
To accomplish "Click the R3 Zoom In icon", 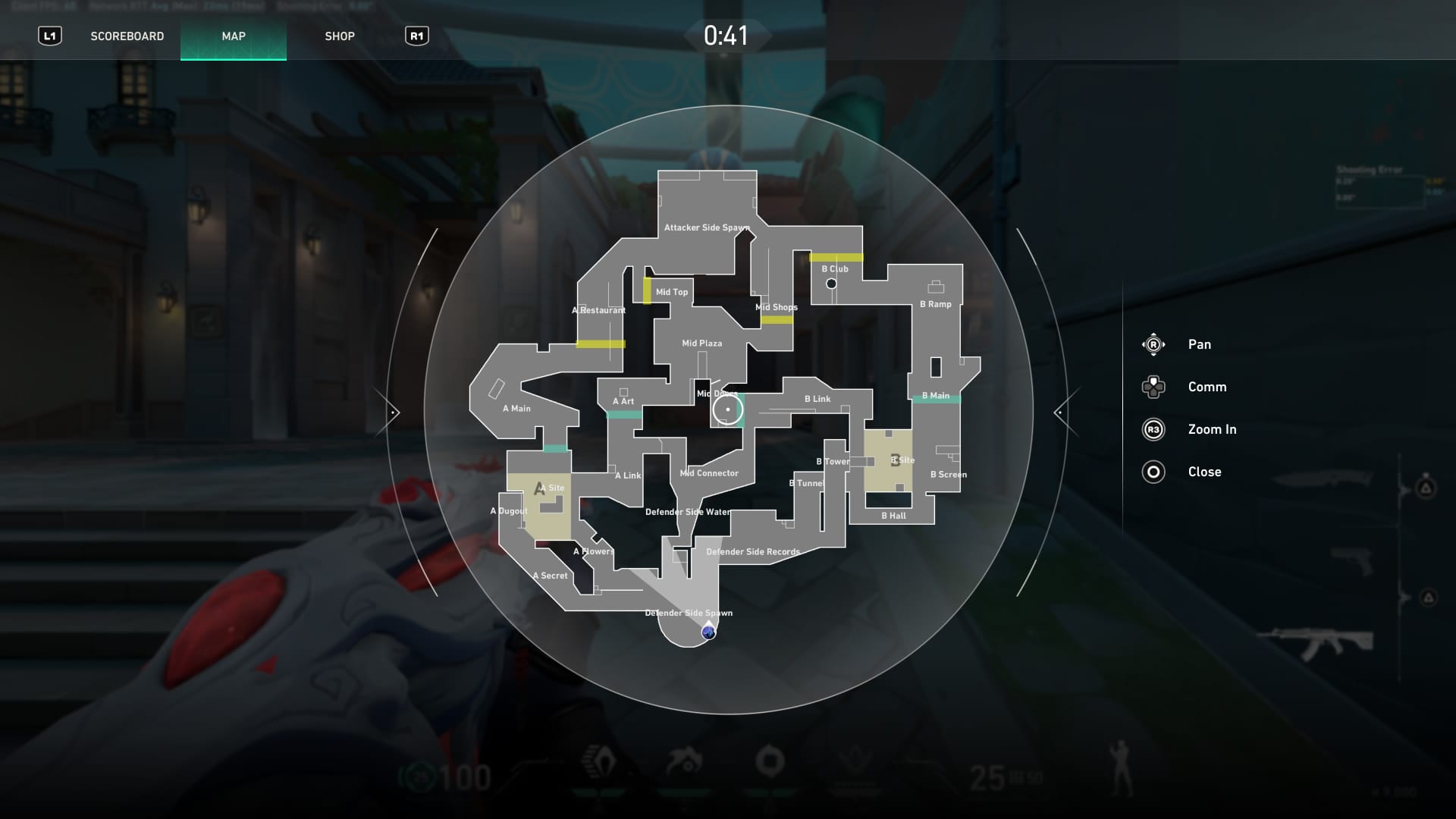I will coord(1153,429).
